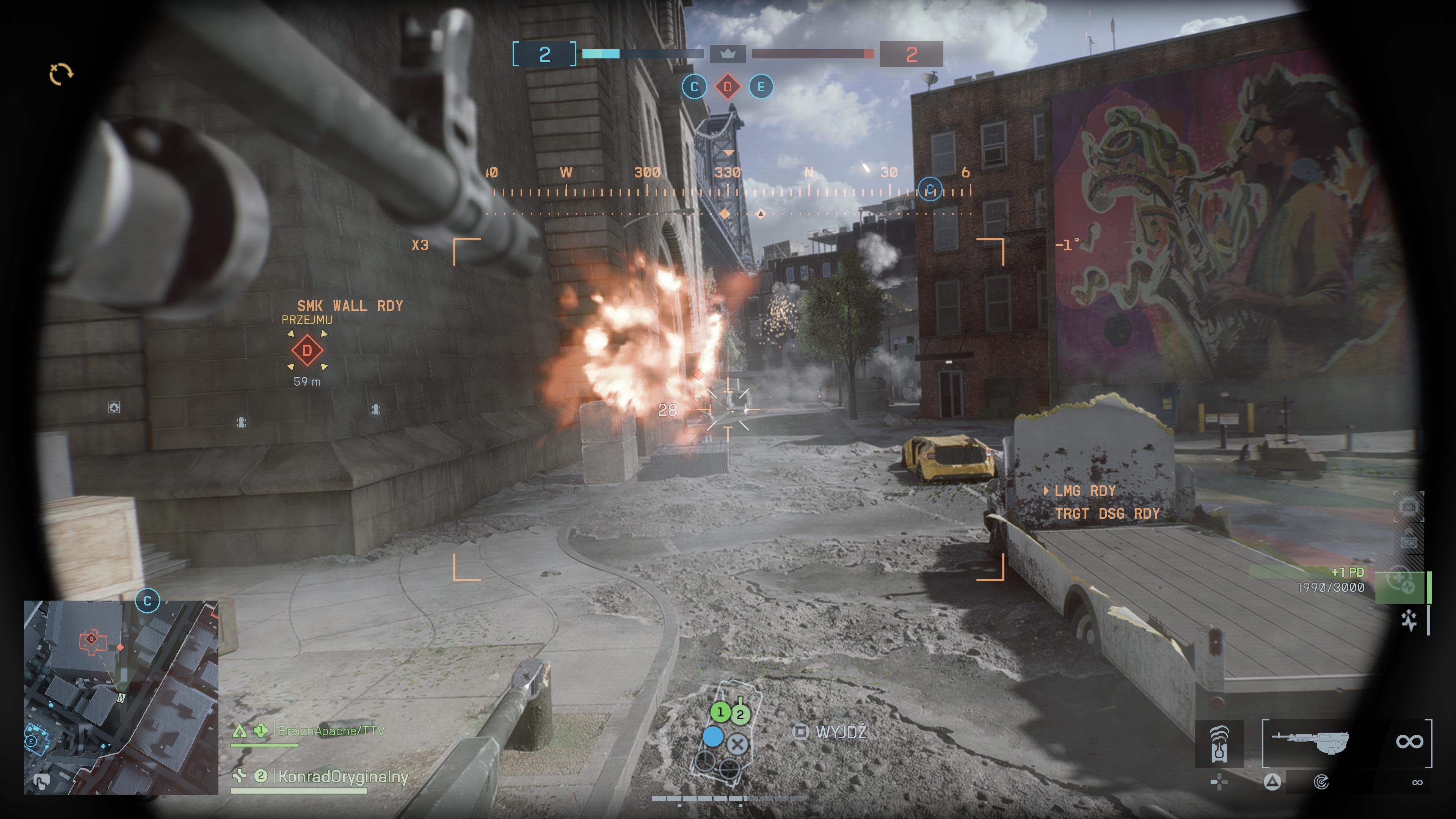Screen dimensions: 1456x819
Task: Choose green vehicle seat 1
Action: click(720, 712)
